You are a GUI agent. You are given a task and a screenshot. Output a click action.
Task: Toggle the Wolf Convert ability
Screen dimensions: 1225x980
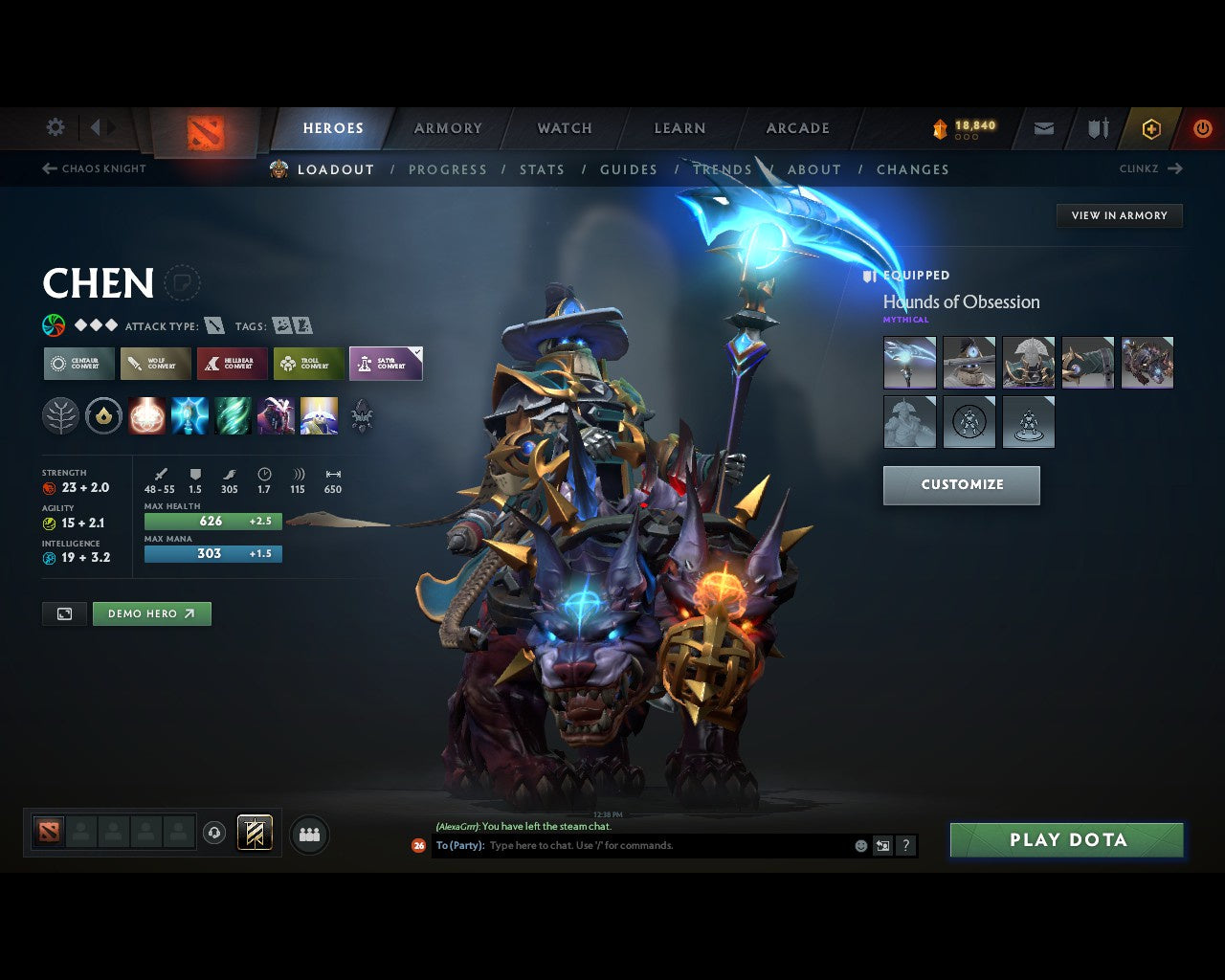point(155,364)
